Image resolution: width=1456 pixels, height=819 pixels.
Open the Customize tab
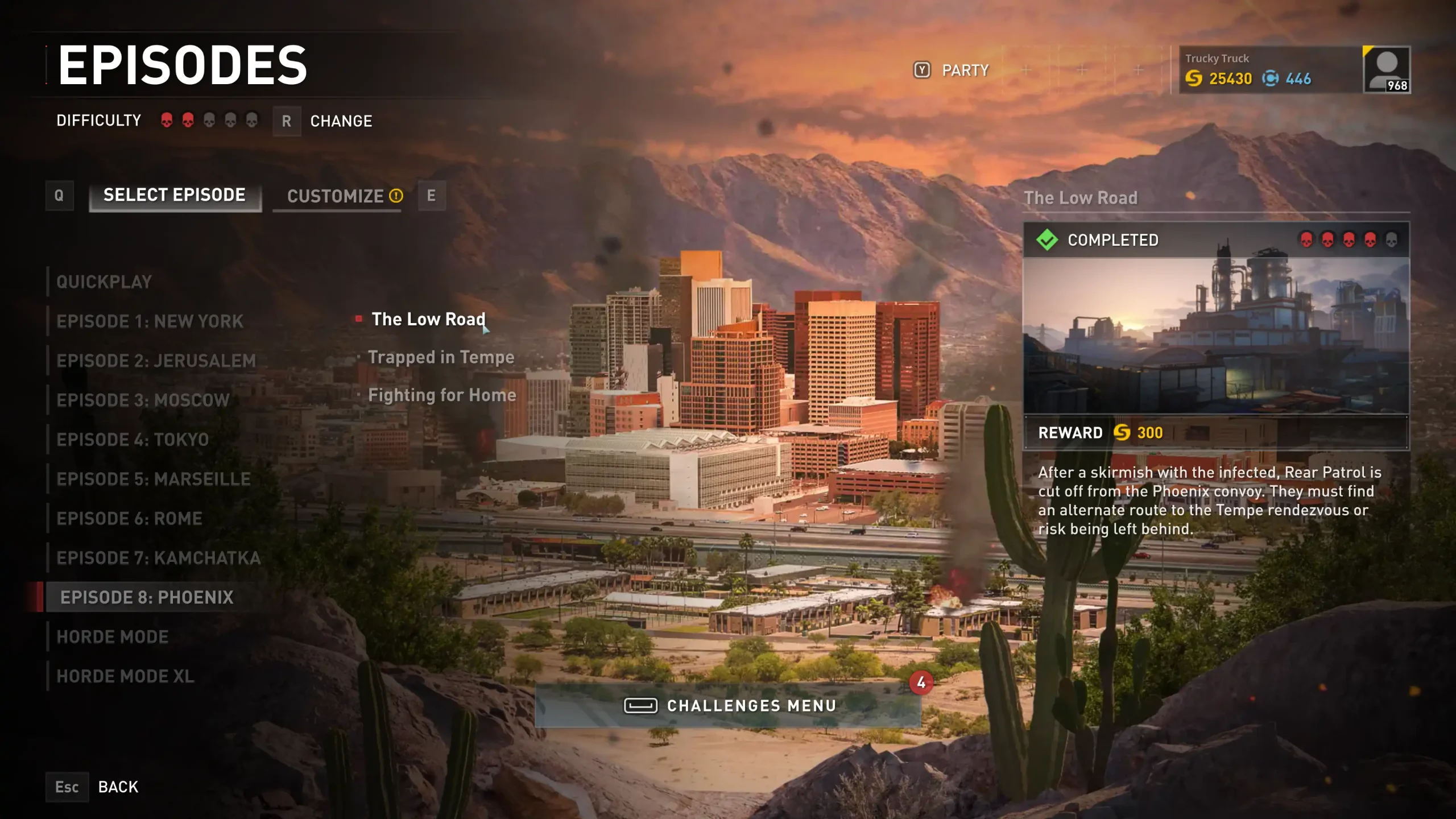(x=337, y=197)
